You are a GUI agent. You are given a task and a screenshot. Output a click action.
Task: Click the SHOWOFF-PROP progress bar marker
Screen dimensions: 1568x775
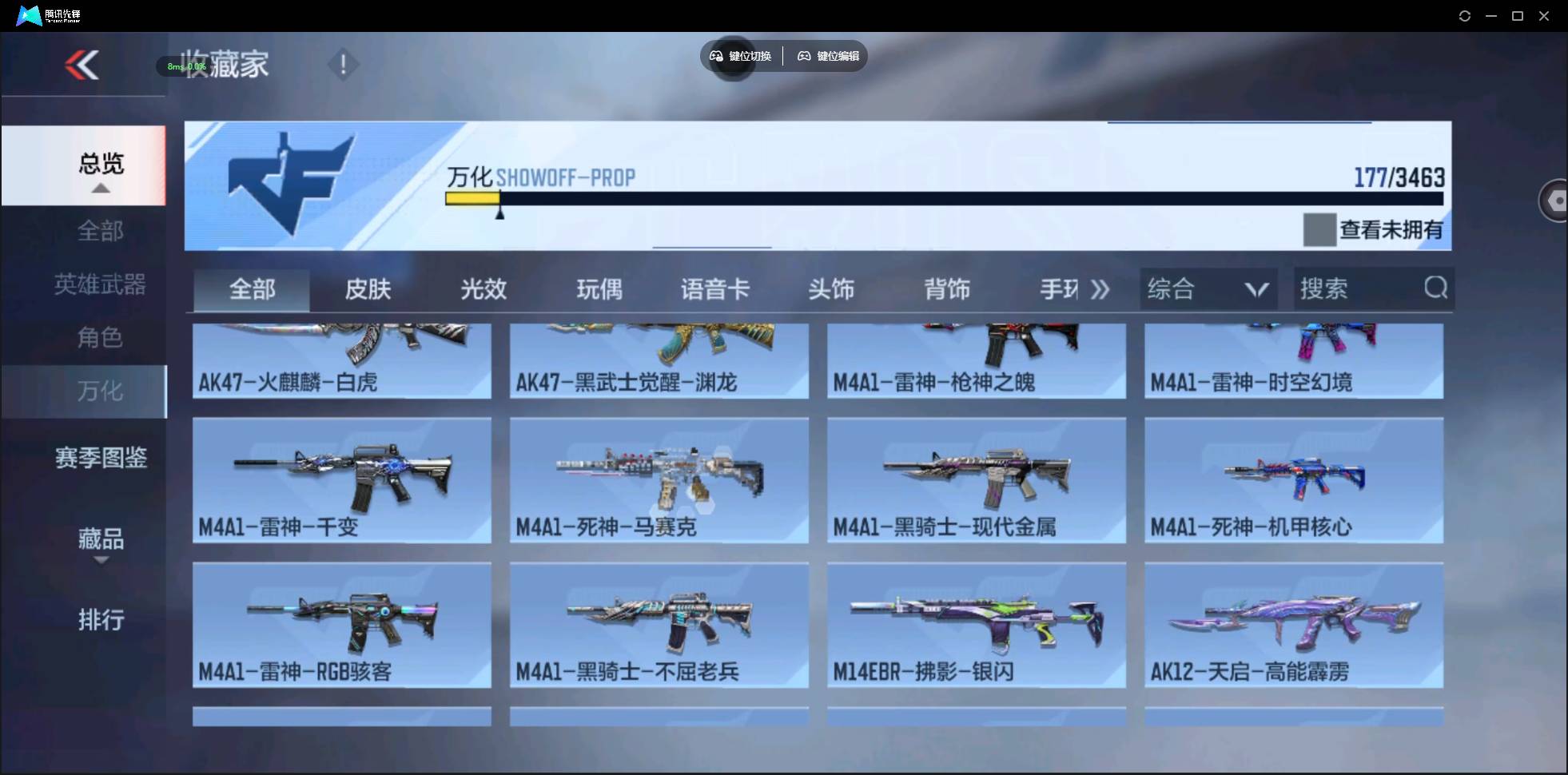pyautogui.click(x=501, y=212)
